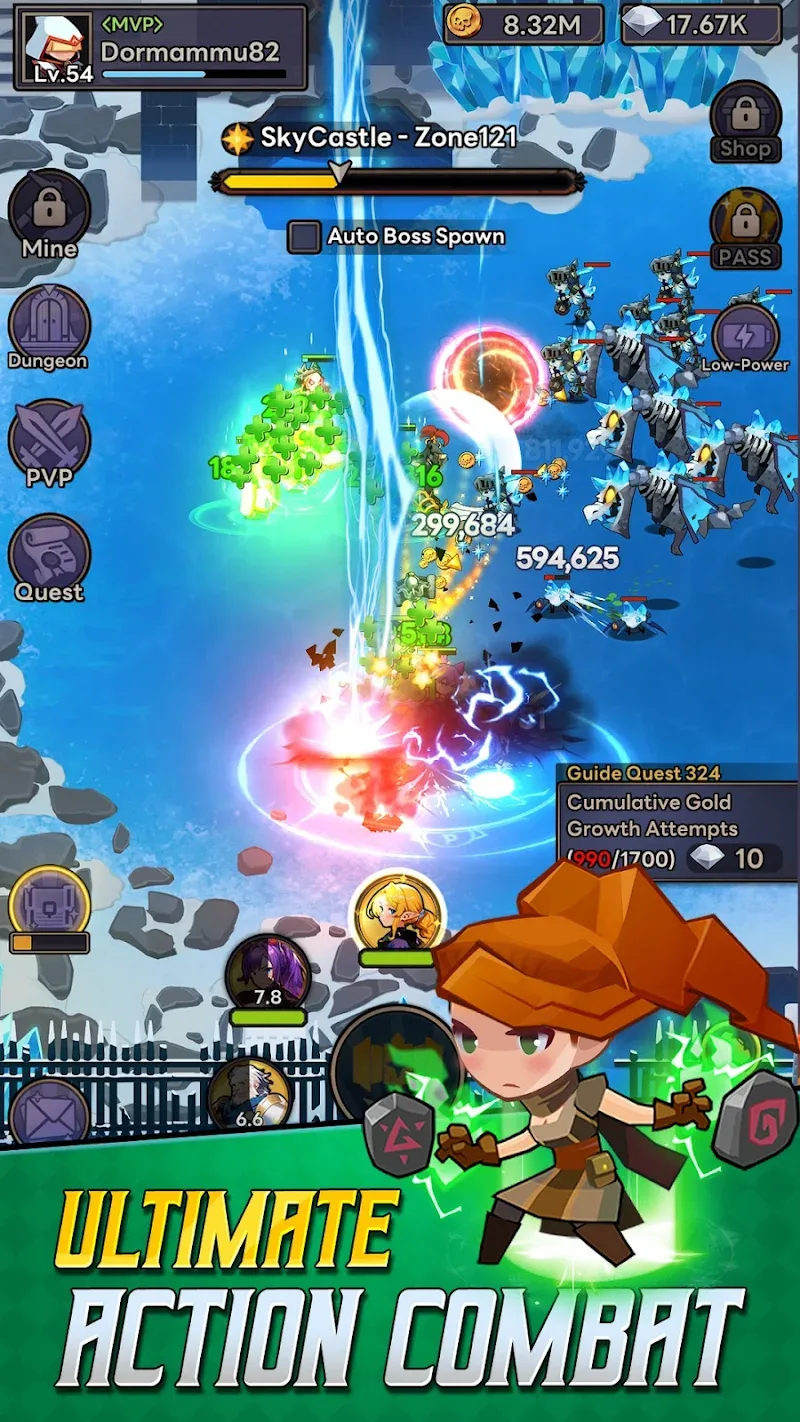Open the Mine menu

click(49, 213)
